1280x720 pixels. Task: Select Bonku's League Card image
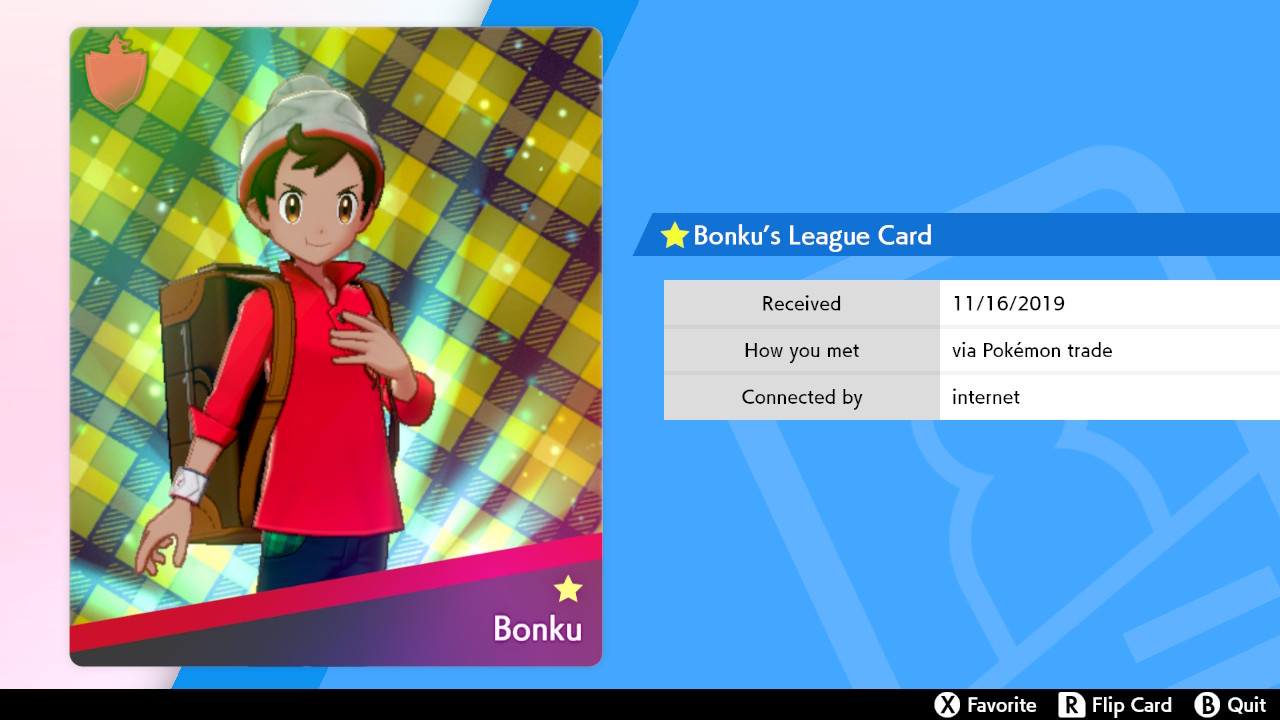336,346
